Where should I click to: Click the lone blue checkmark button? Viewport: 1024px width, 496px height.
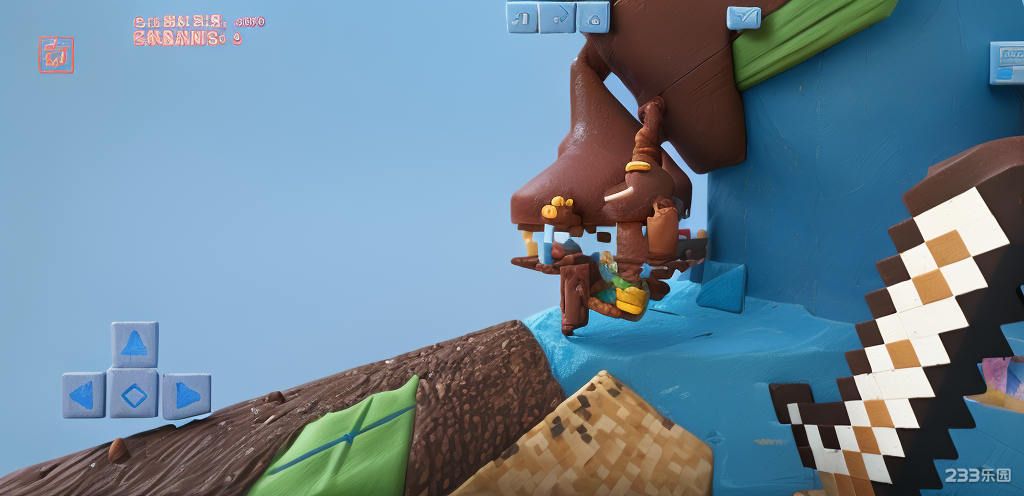point(743,17)
